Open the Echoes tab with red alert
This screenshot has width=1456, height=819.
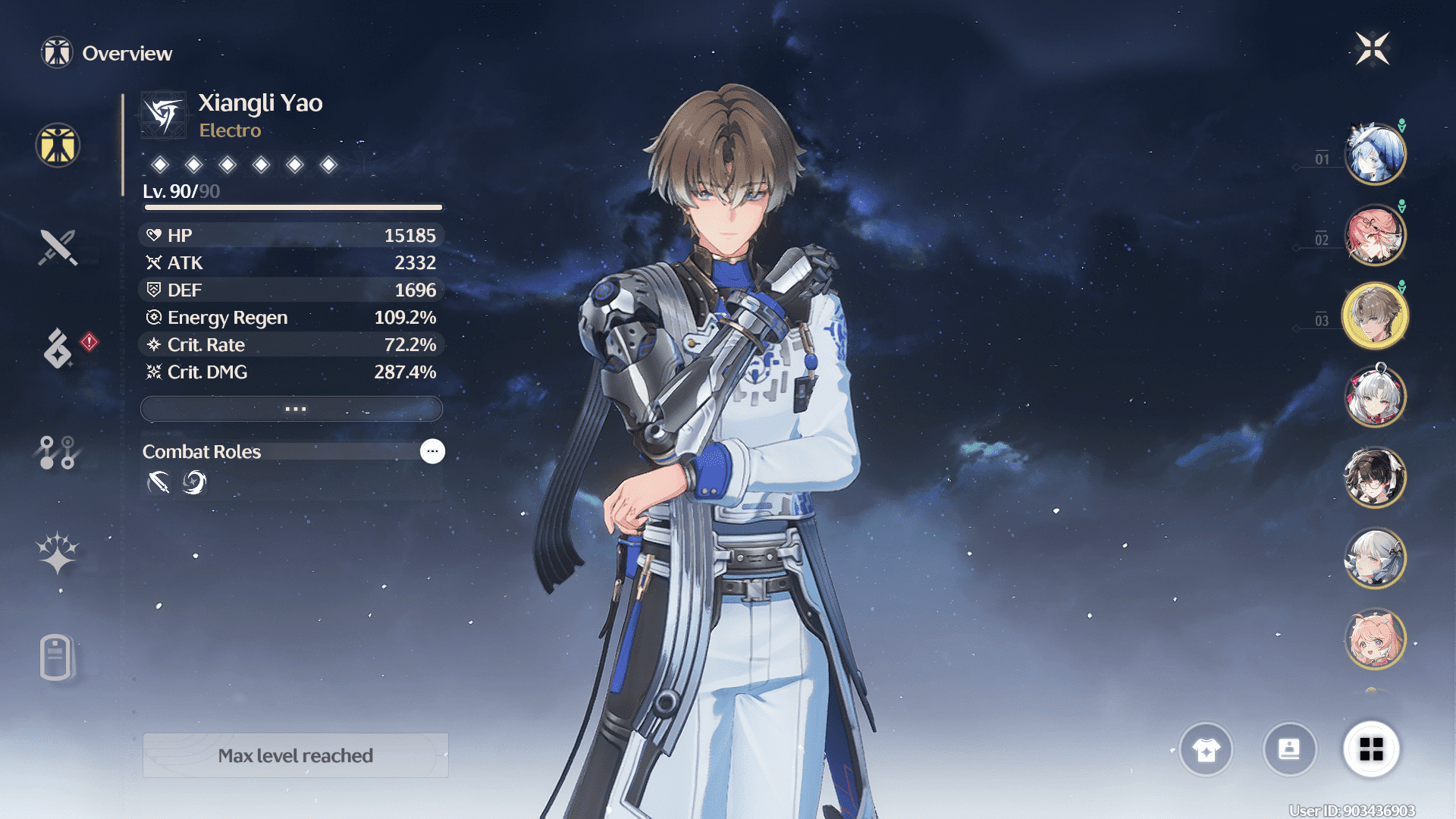[58, 348]
